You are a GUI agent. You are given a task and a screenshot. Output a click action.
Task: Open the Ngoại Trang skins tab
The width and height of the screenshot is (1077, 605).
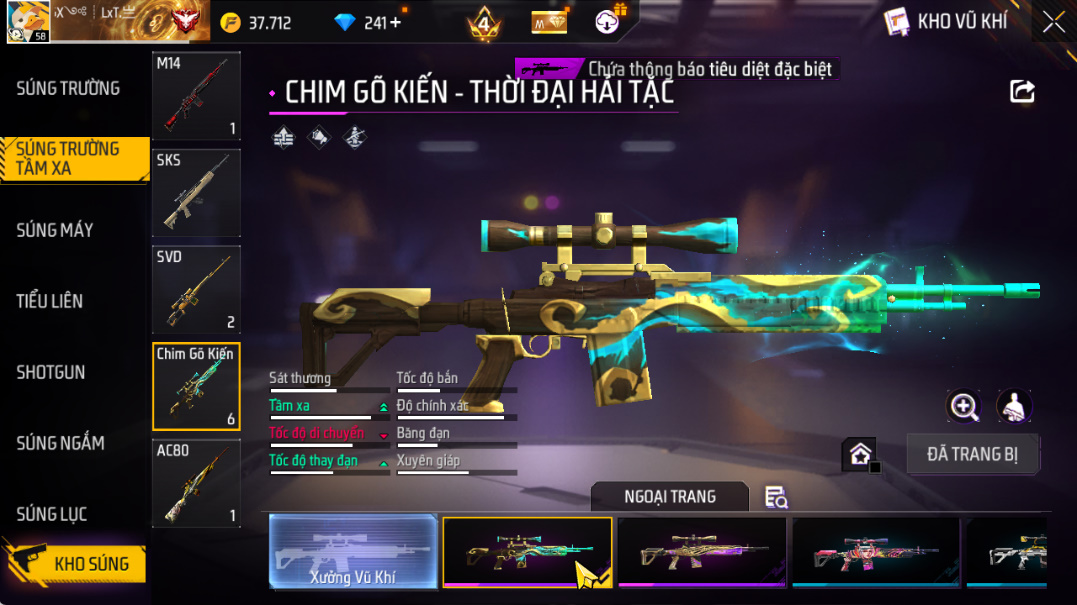(669, 497)
